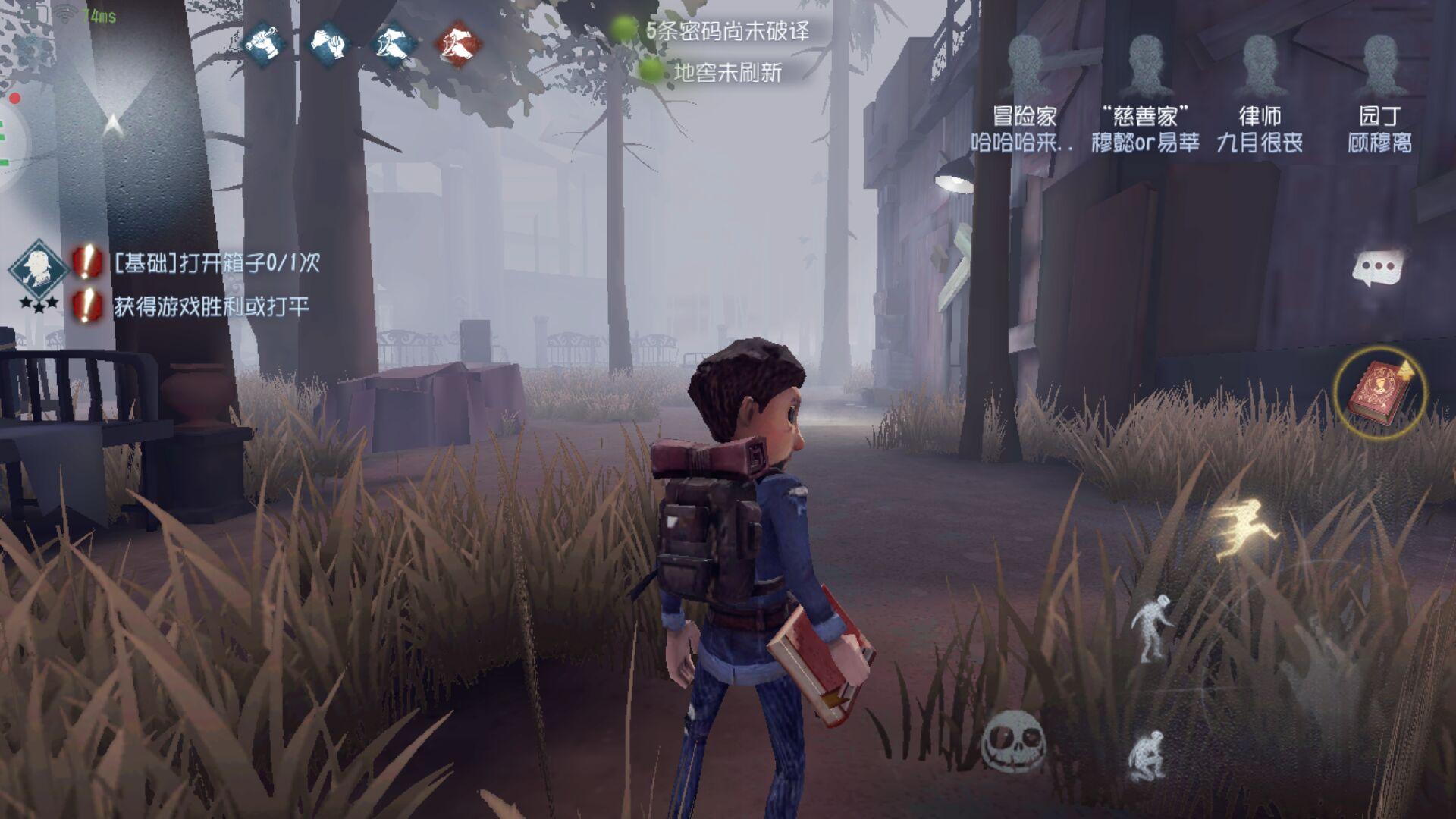
Task: Use the red book item ability
Action: (1379, 393)
